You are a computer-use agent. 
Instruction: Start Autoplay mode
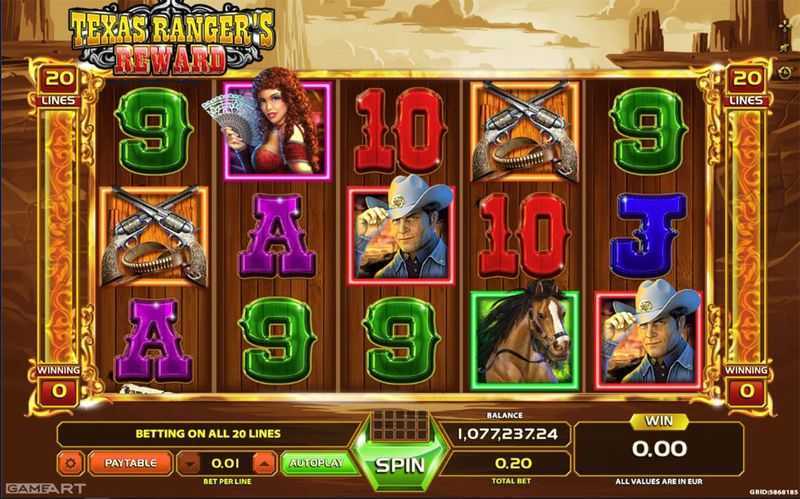coord(315,463)
